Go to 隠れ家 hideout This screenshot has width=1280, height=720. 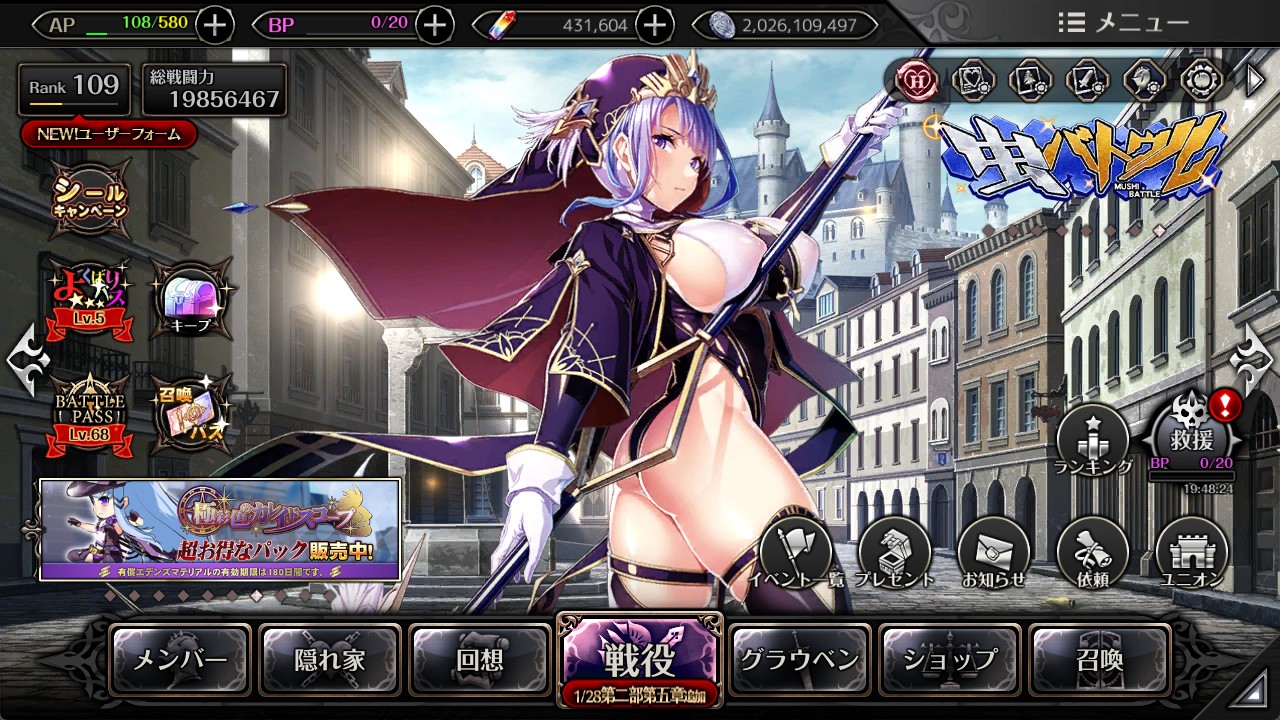point(331,659)
